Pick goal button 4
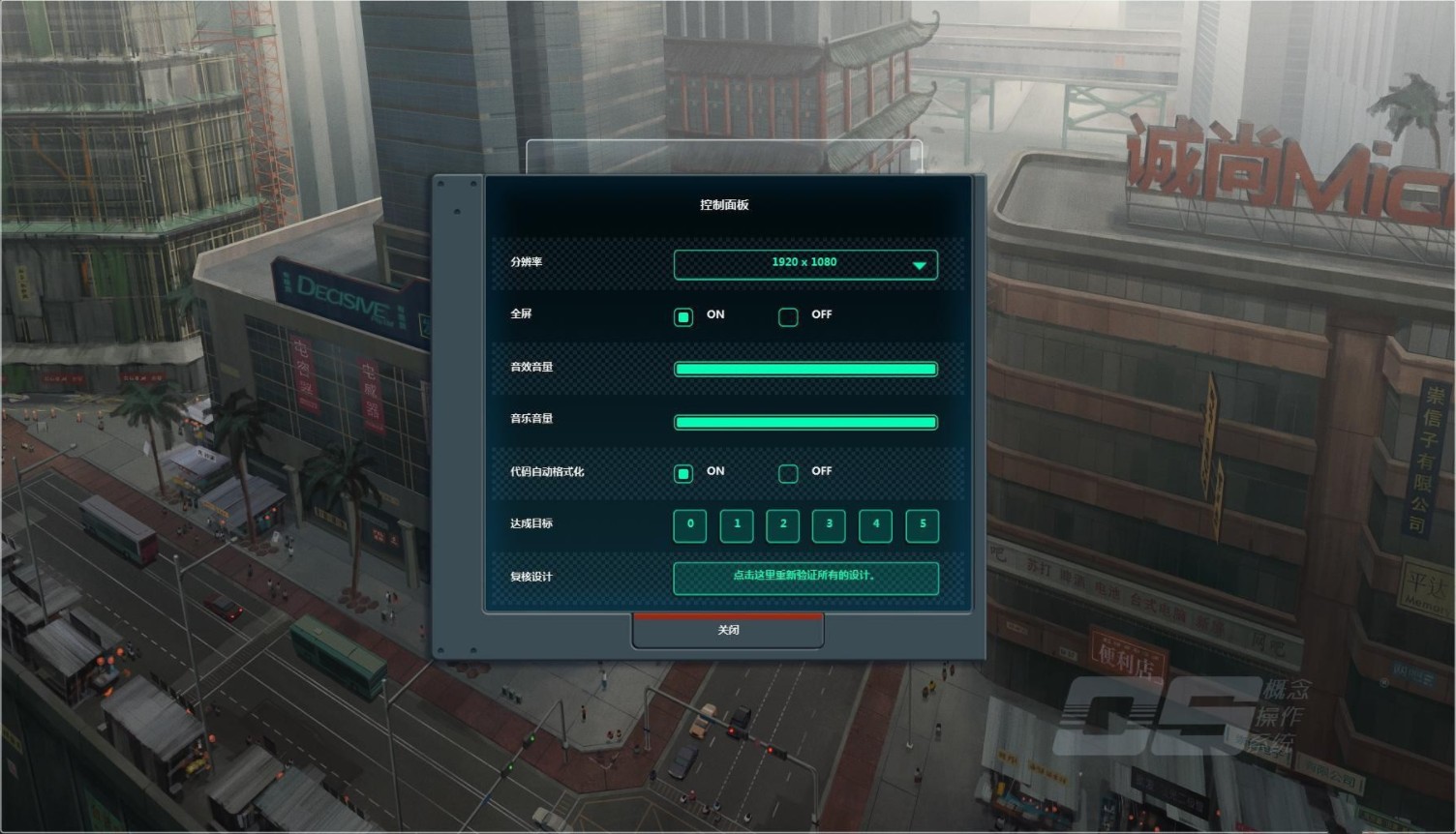Image resolution: width=1456 pixels, height=834 pixels. click(x=875, y=525)
